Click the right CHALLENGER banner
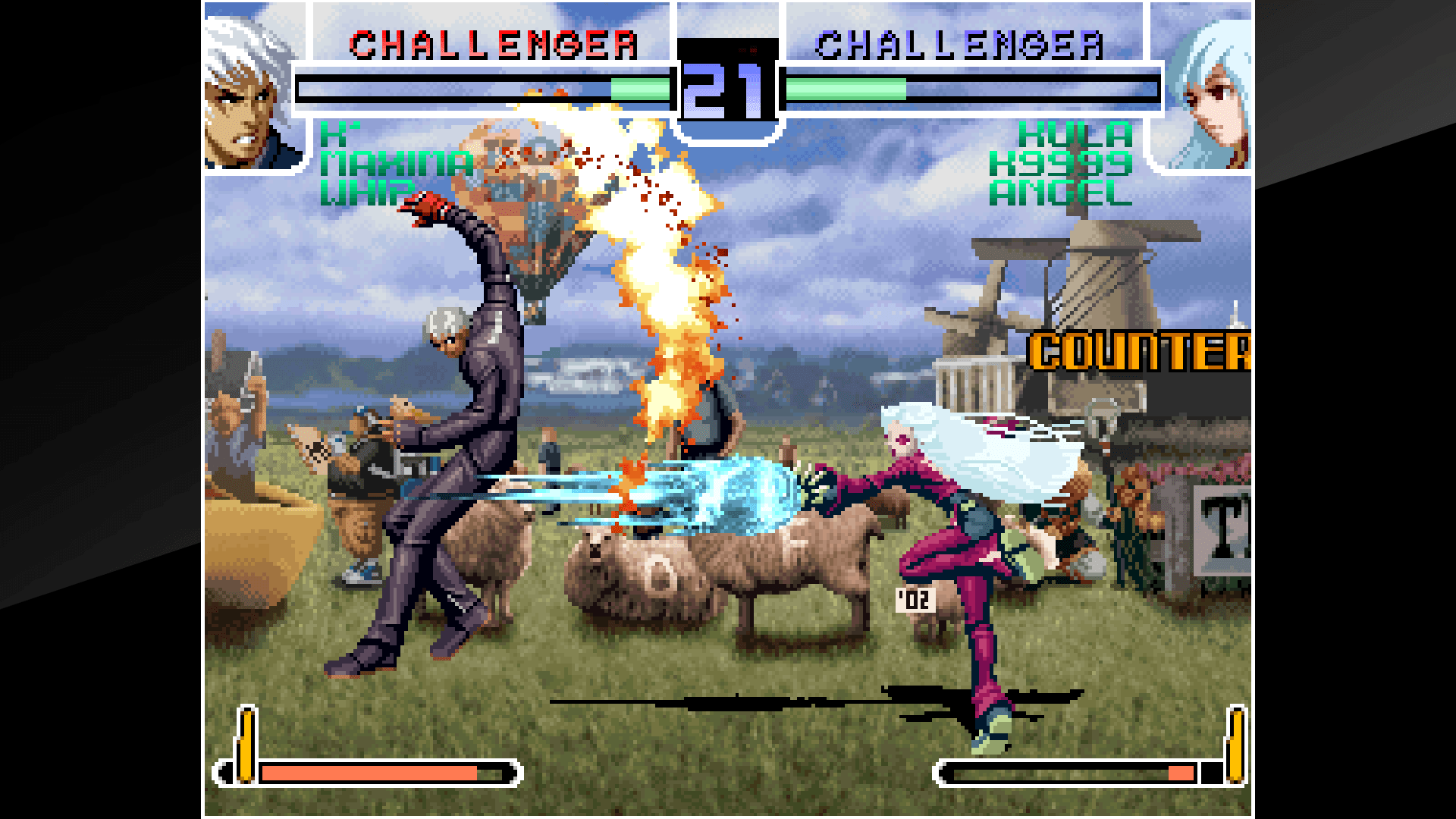1456x819 pixels. (x=963, y=44)
